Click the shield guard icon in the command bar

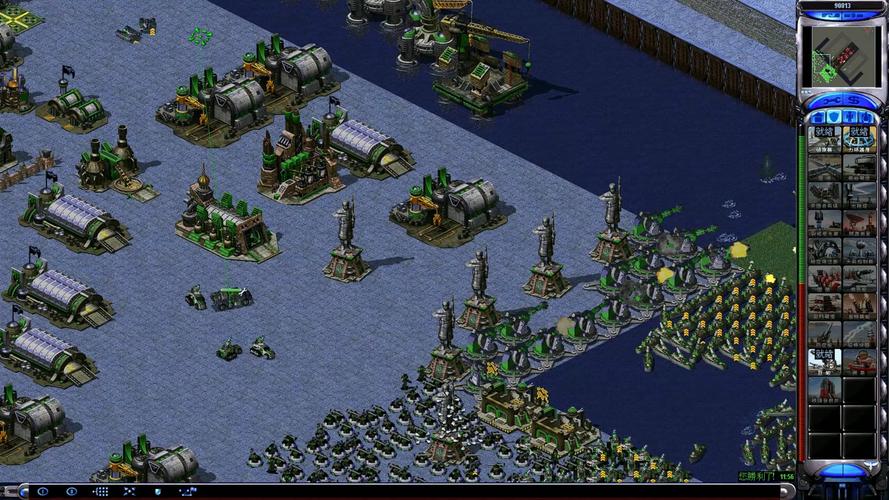[158, 491]
